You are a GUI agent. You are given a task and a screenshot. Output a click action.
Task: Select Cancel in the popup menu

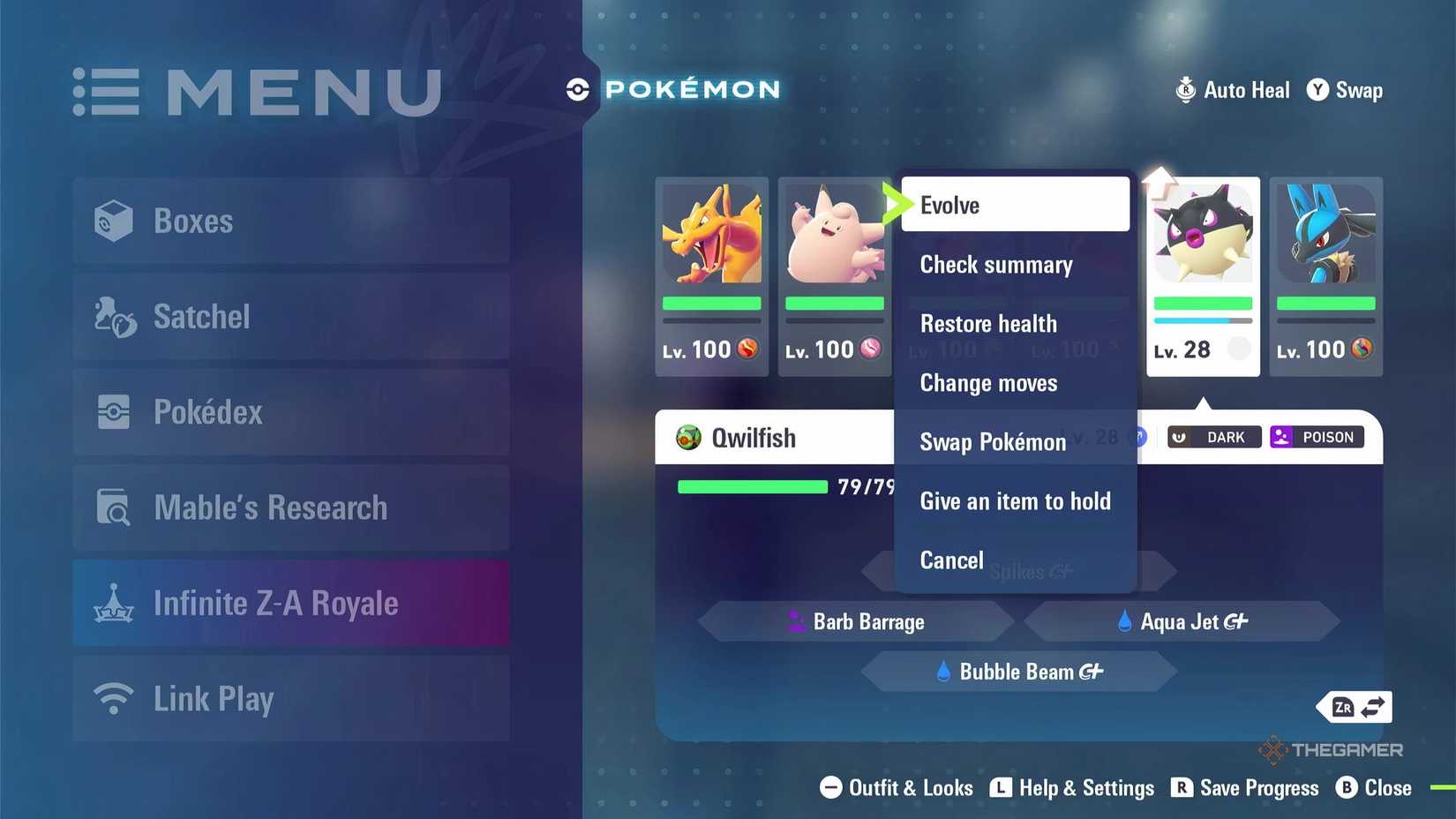(x=951, y=560)
